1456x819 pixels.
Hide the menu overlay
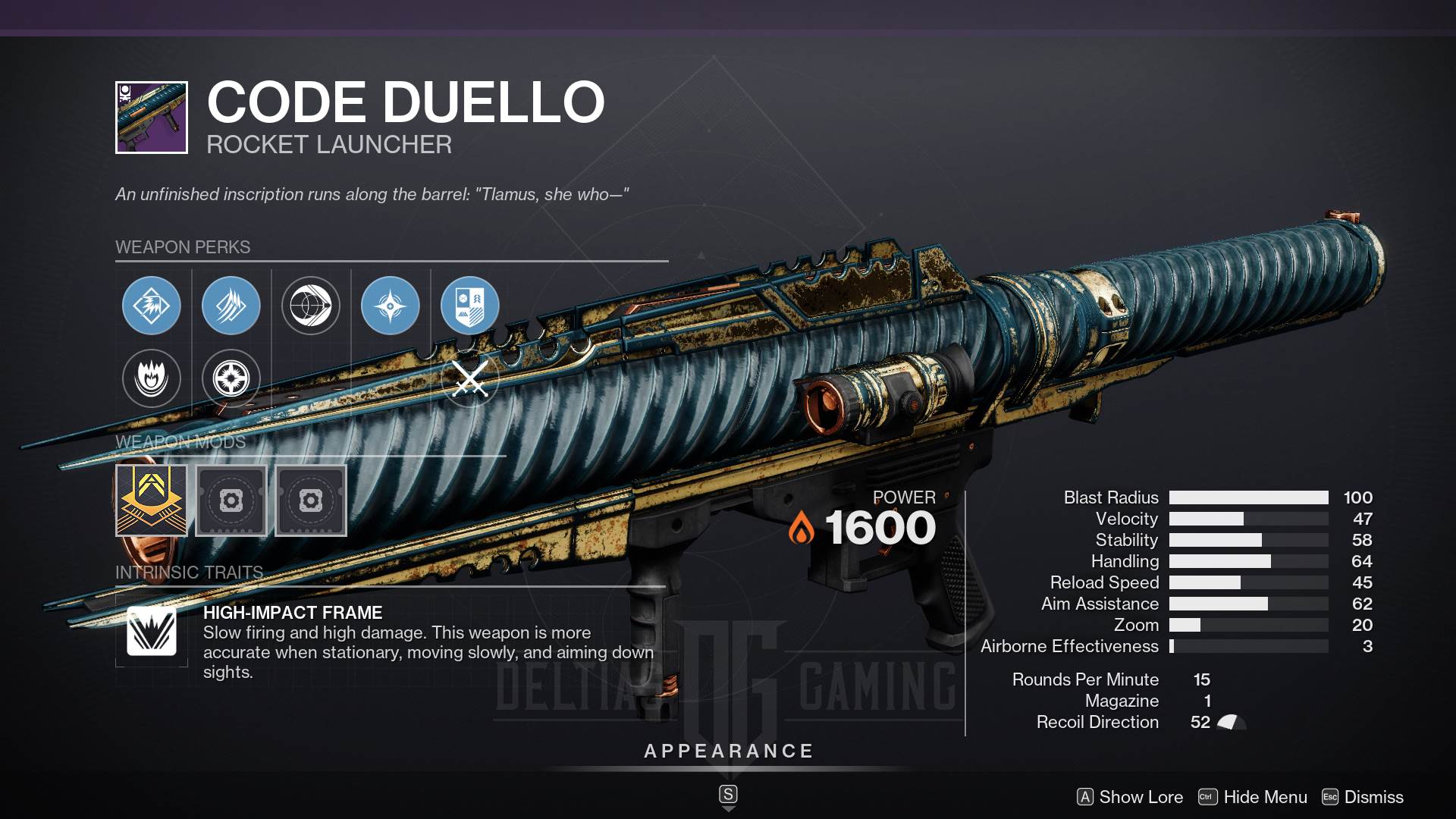pos(1253,797)
